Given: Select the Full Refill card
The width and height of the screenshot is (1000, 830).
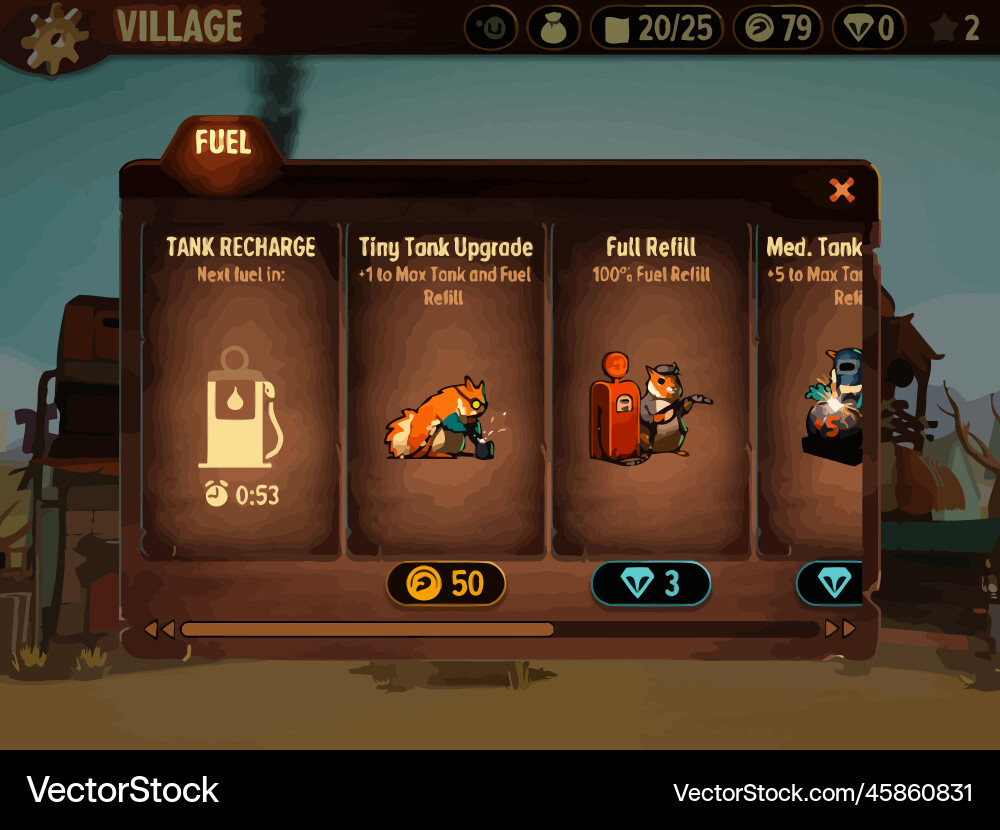Looking at the screenshot, I should (651, 390).
